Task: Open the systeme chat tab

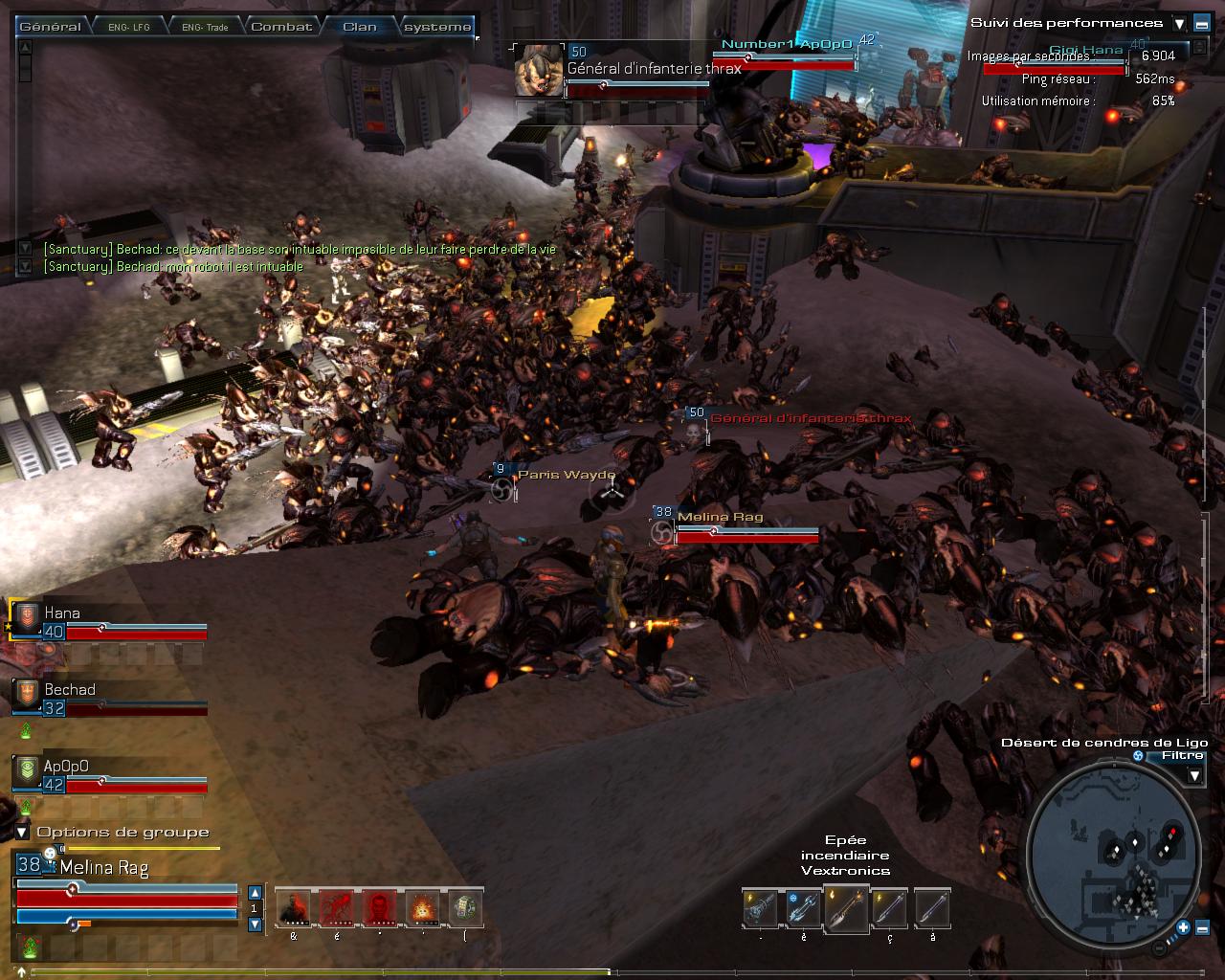Action: point(436,27)
